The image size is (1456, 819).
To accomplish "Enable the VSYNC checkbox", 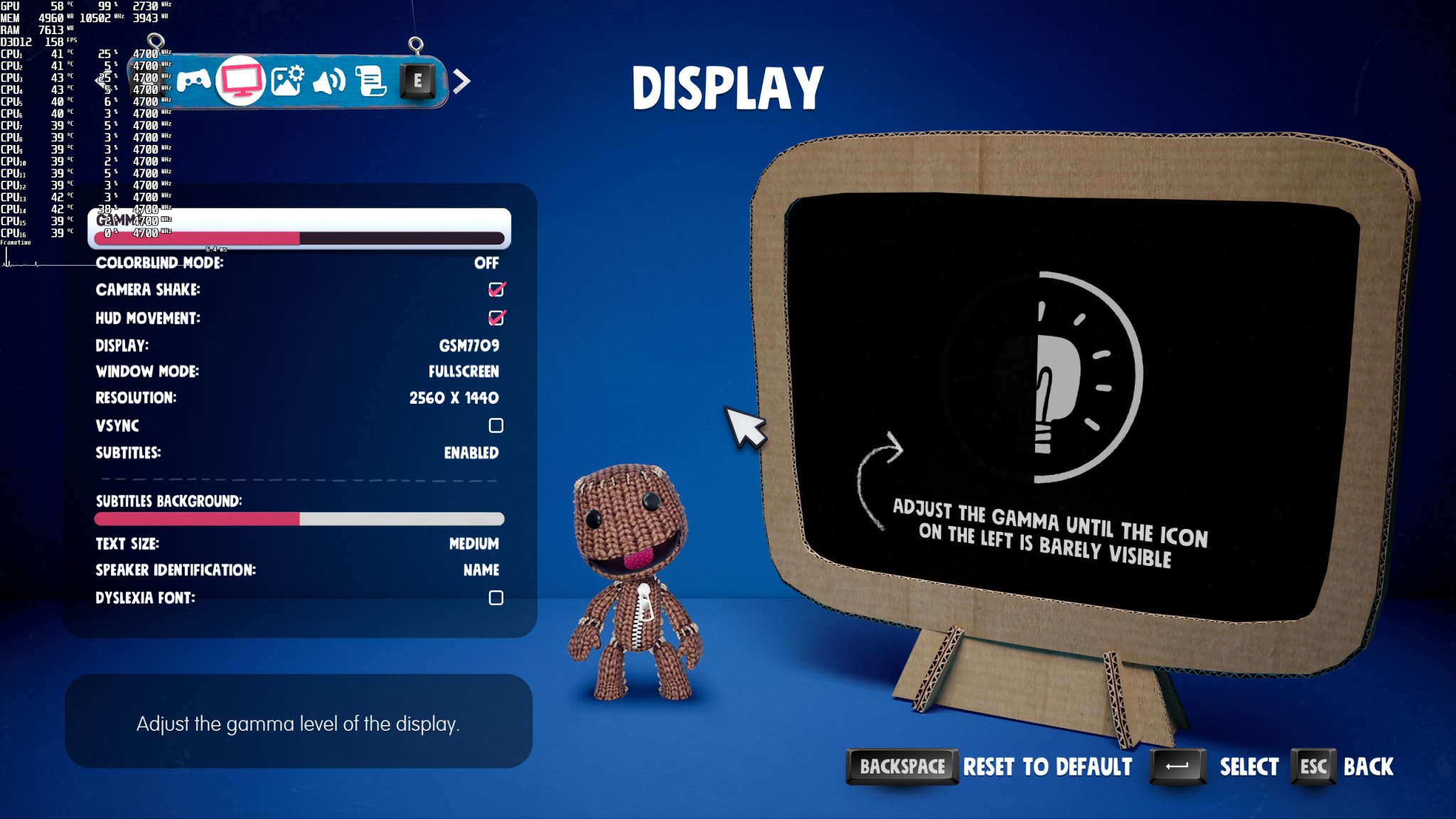I will pos(496,425).
